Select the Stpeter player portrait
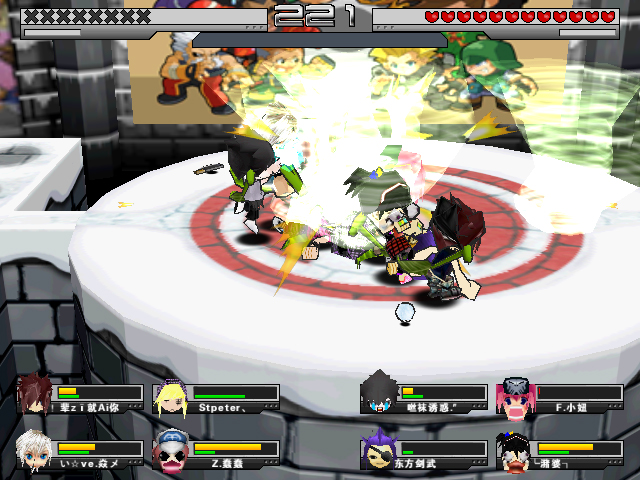The width and height of the screenshot is (640, 480). [168, 397]
